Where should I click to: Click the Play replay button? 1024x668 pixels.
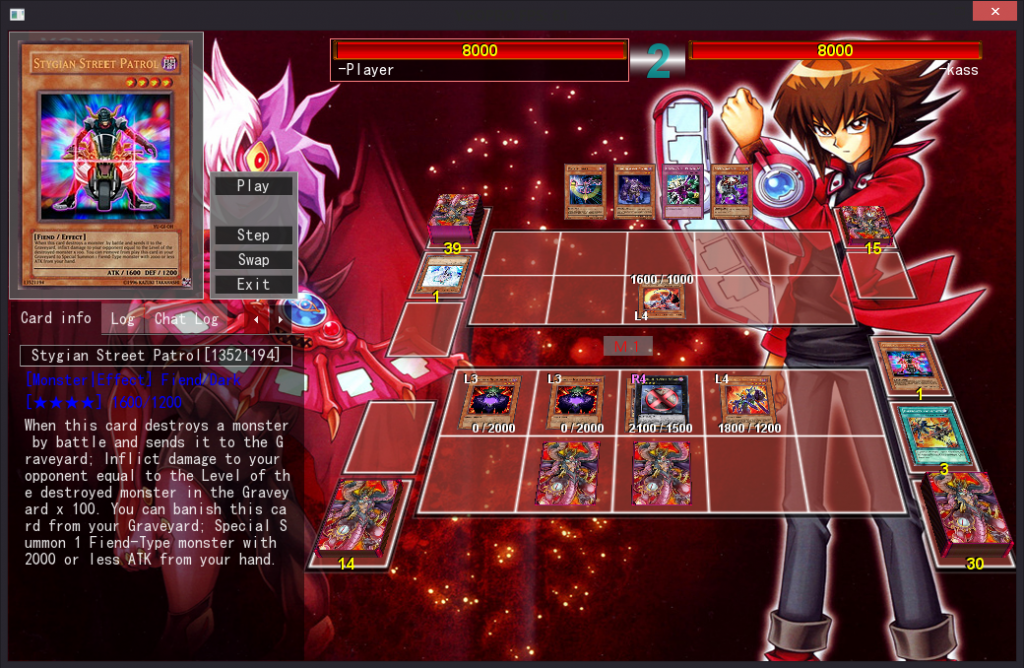(x=253, y=186)
